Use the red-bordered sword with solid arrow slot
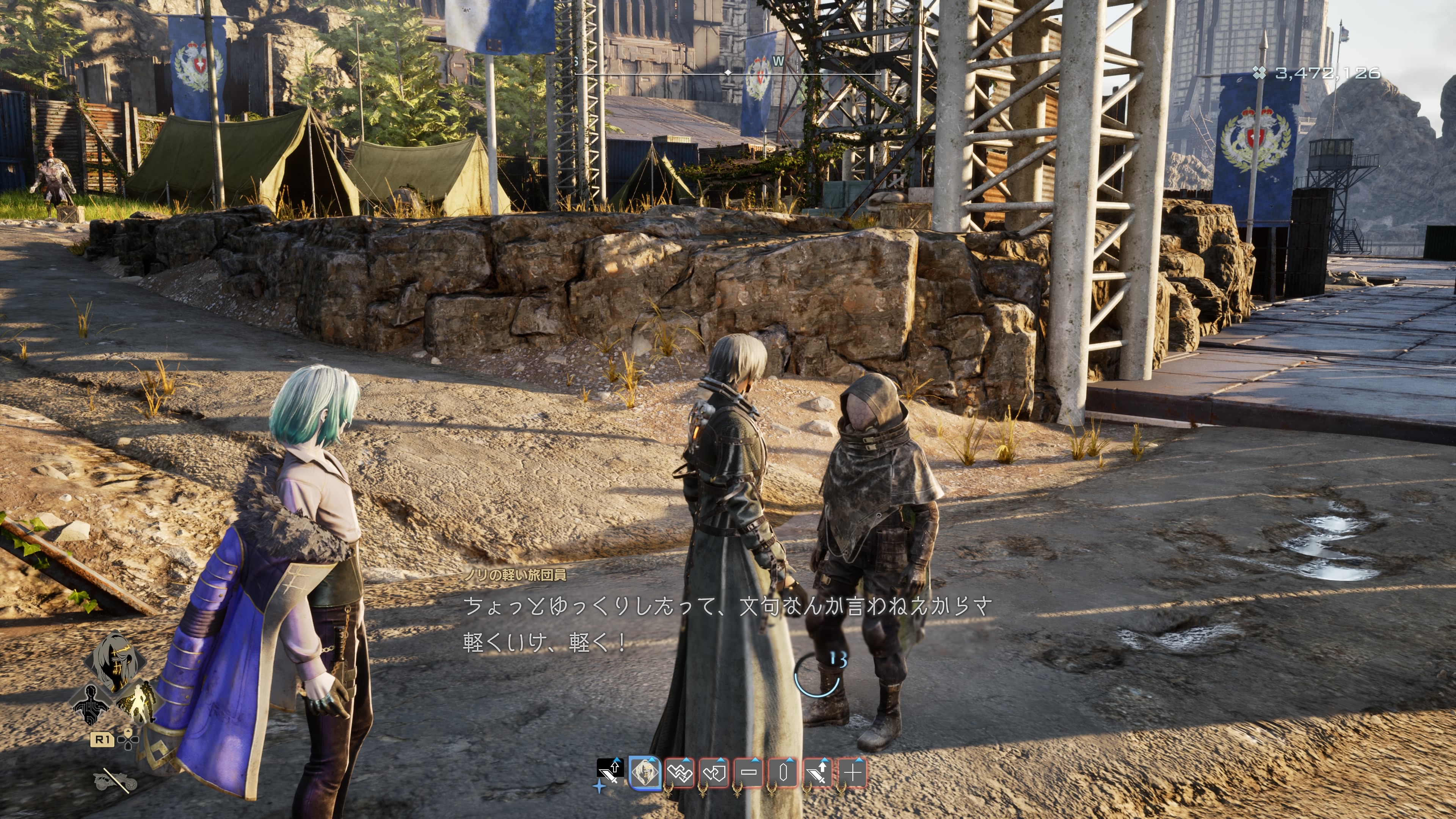 [x=818, y=772]
